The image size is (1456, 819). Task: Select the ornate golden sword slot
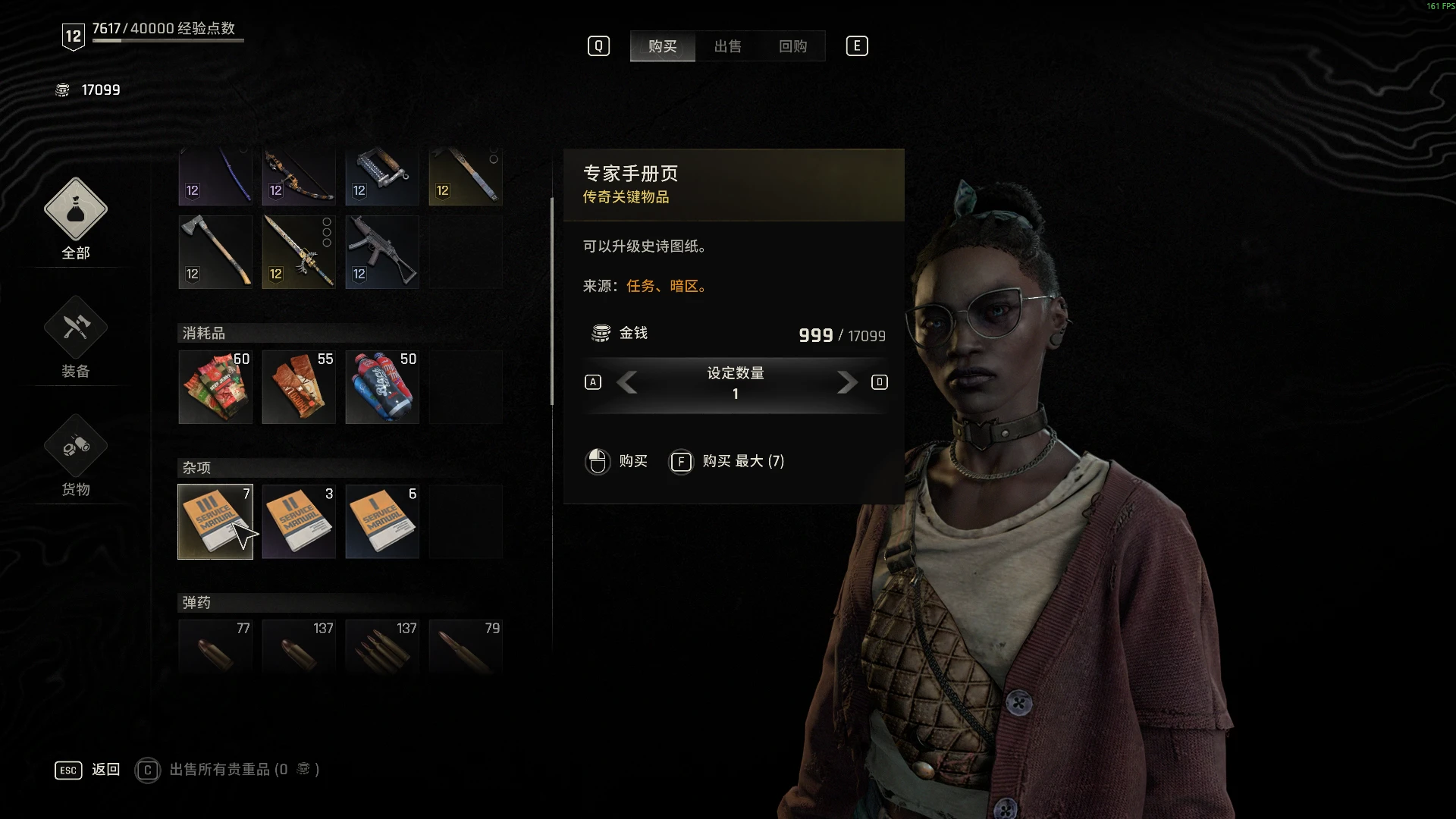[x=299, y=252]
